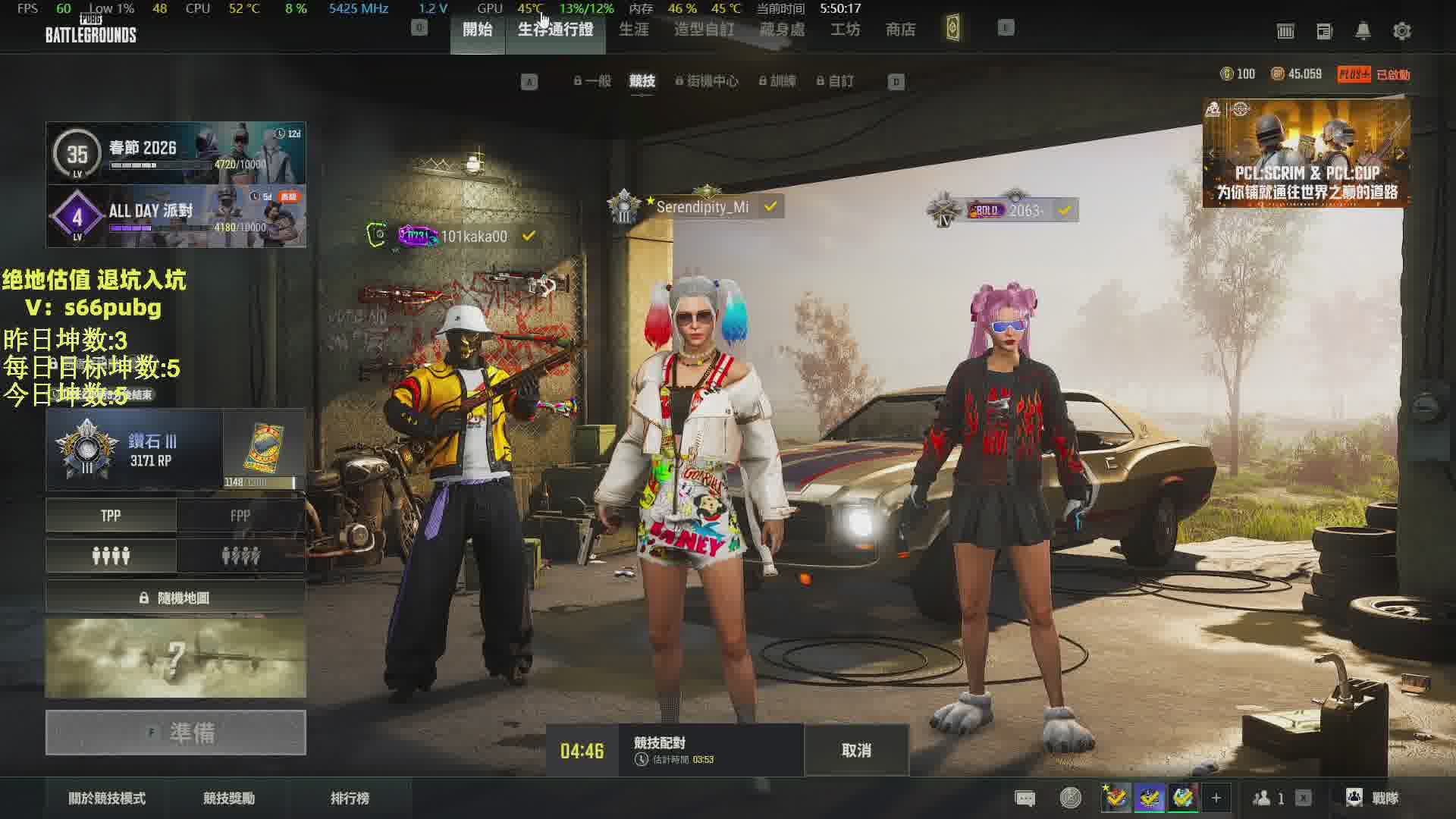Open the 工坊 workshop tab
Screen dimensions: 1456x819
tap(845, 30)
